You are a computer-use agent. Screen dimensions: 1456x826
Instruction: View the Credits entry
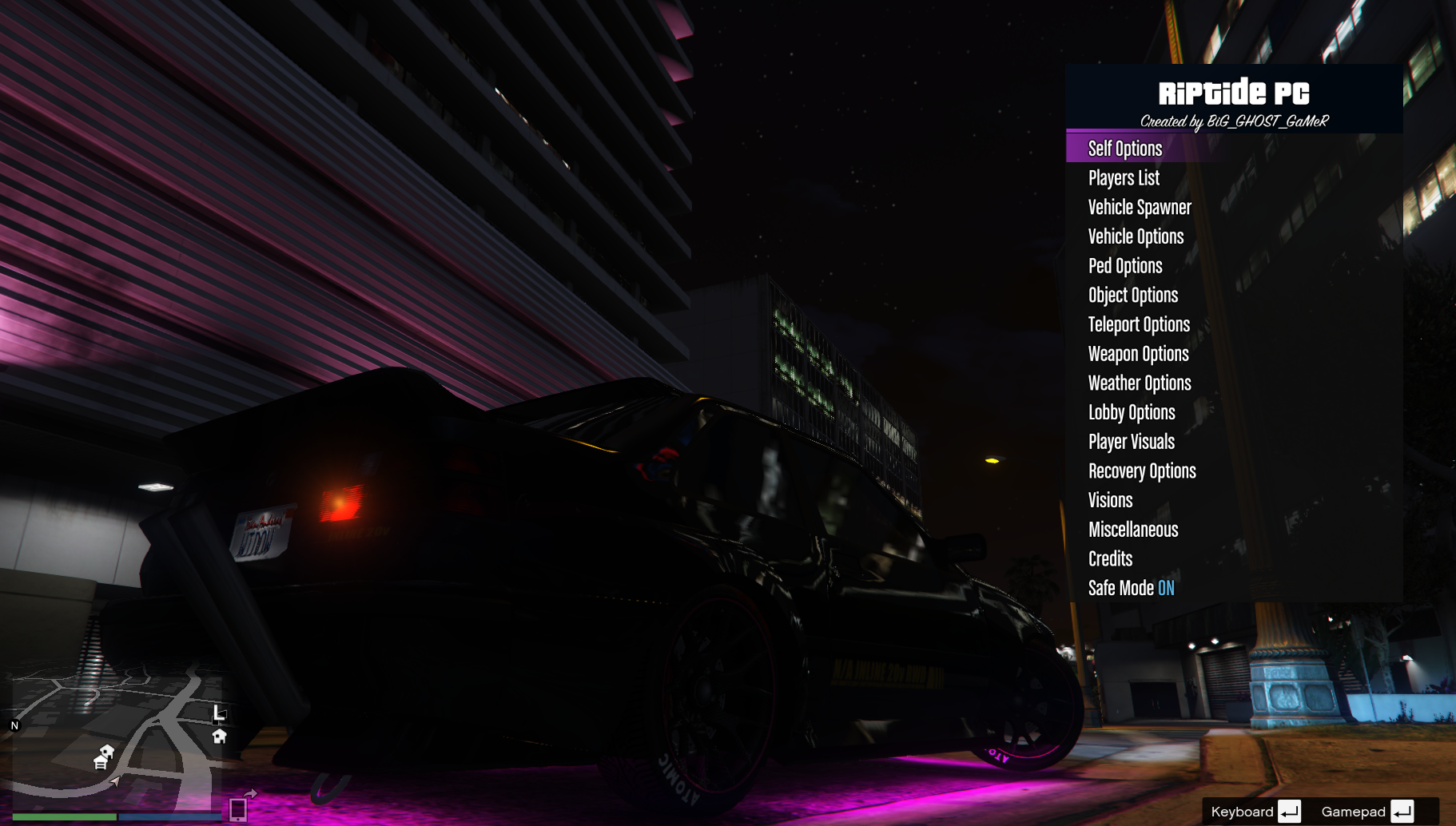coord(1110,559)
